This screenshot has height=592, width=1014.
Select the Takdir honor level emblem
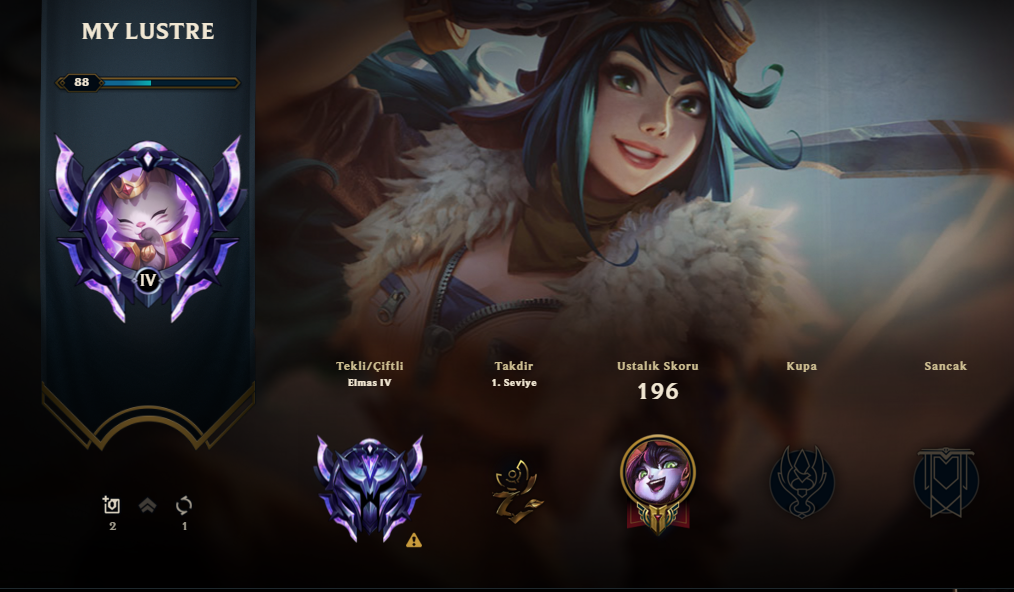pyautogui.click(x=515, y=488)
